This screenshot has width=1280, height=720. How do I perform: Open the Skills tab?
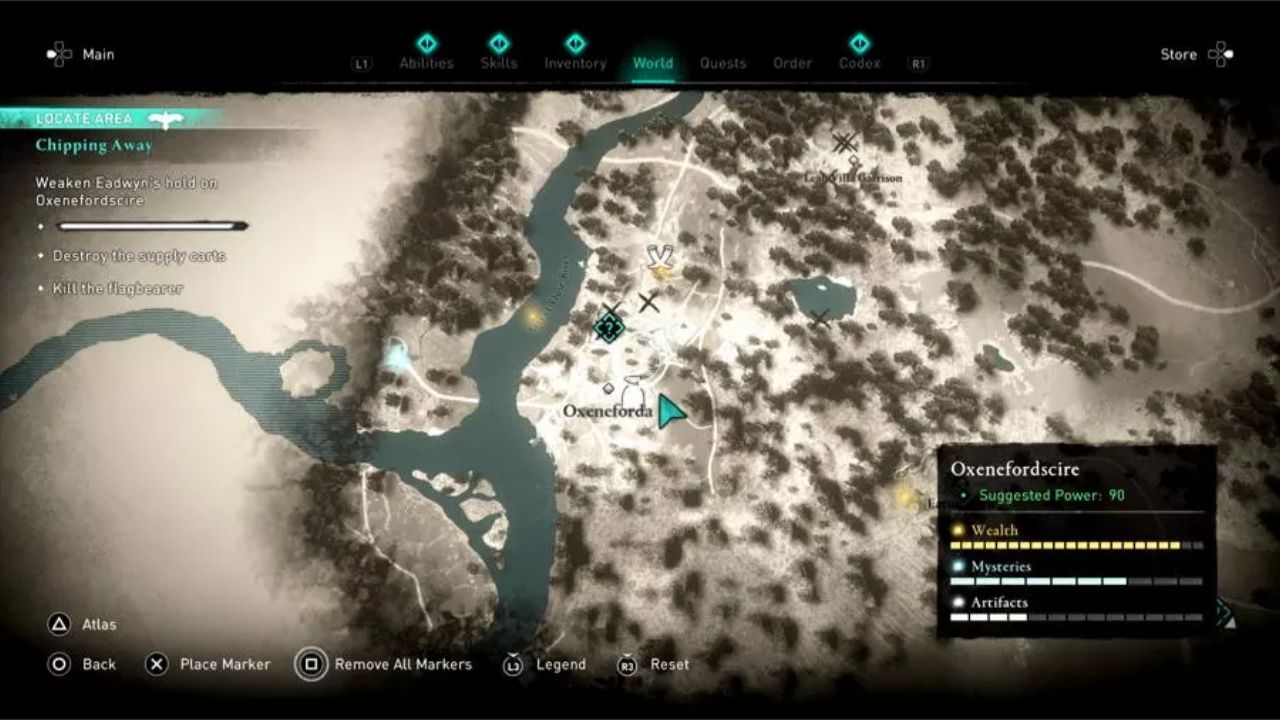tap(500, 62)
